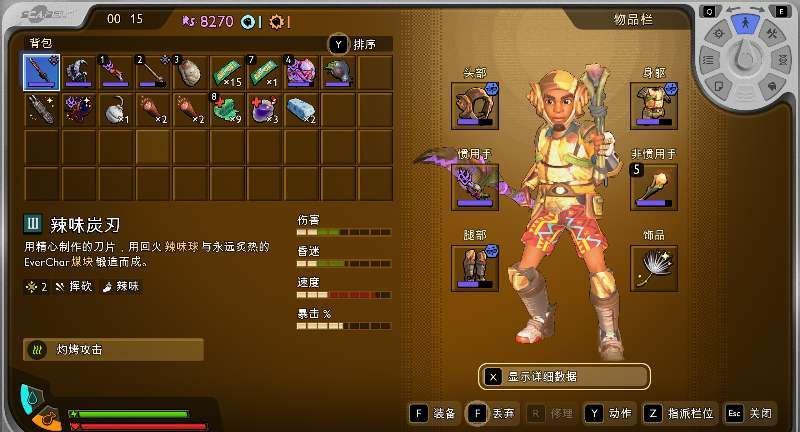Select the grey stone item in the backpack
Screen dimensions: 800x432
coord(190,72)
